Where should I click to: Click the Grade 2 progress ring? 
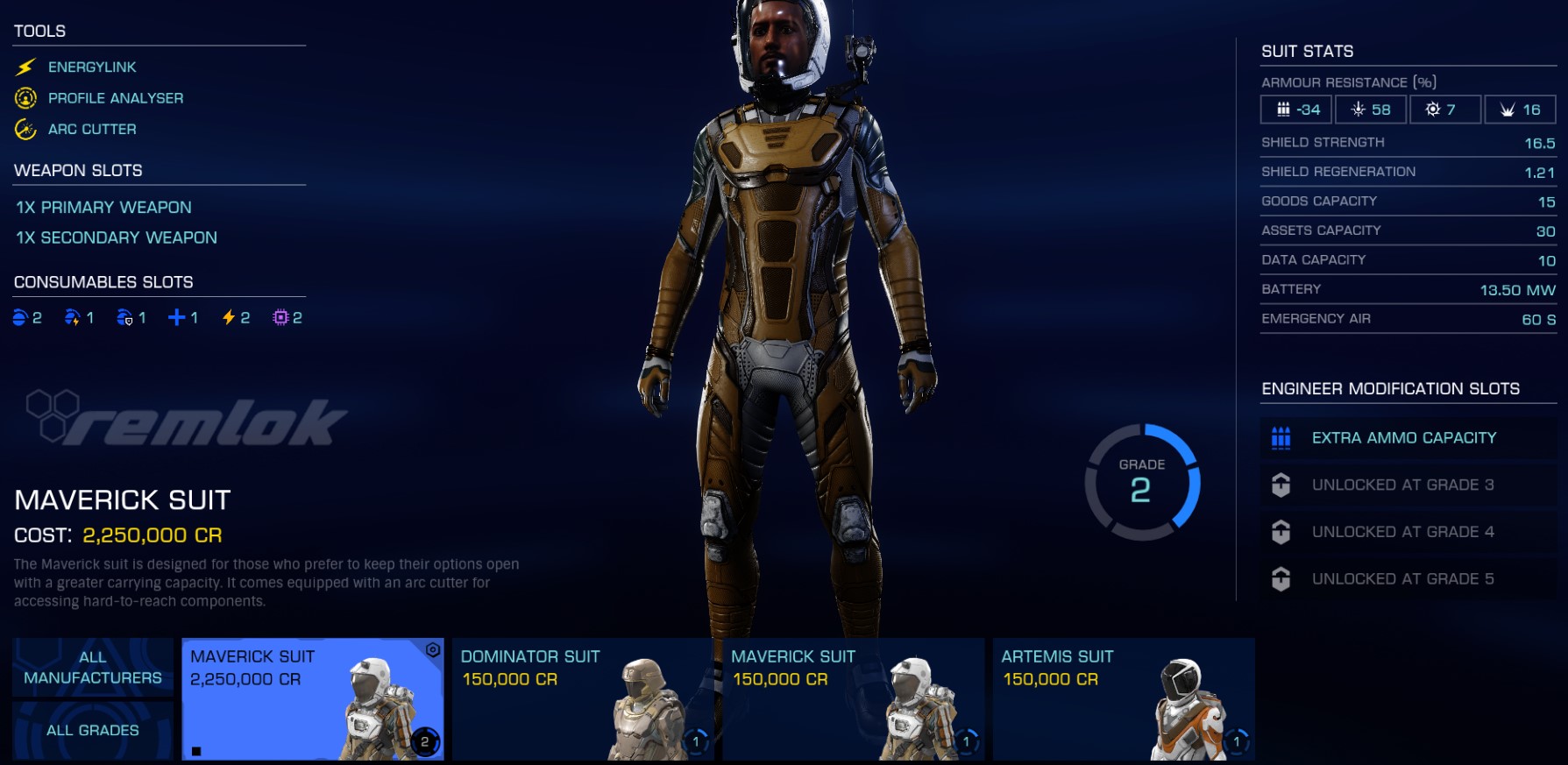pos(1142,482)
